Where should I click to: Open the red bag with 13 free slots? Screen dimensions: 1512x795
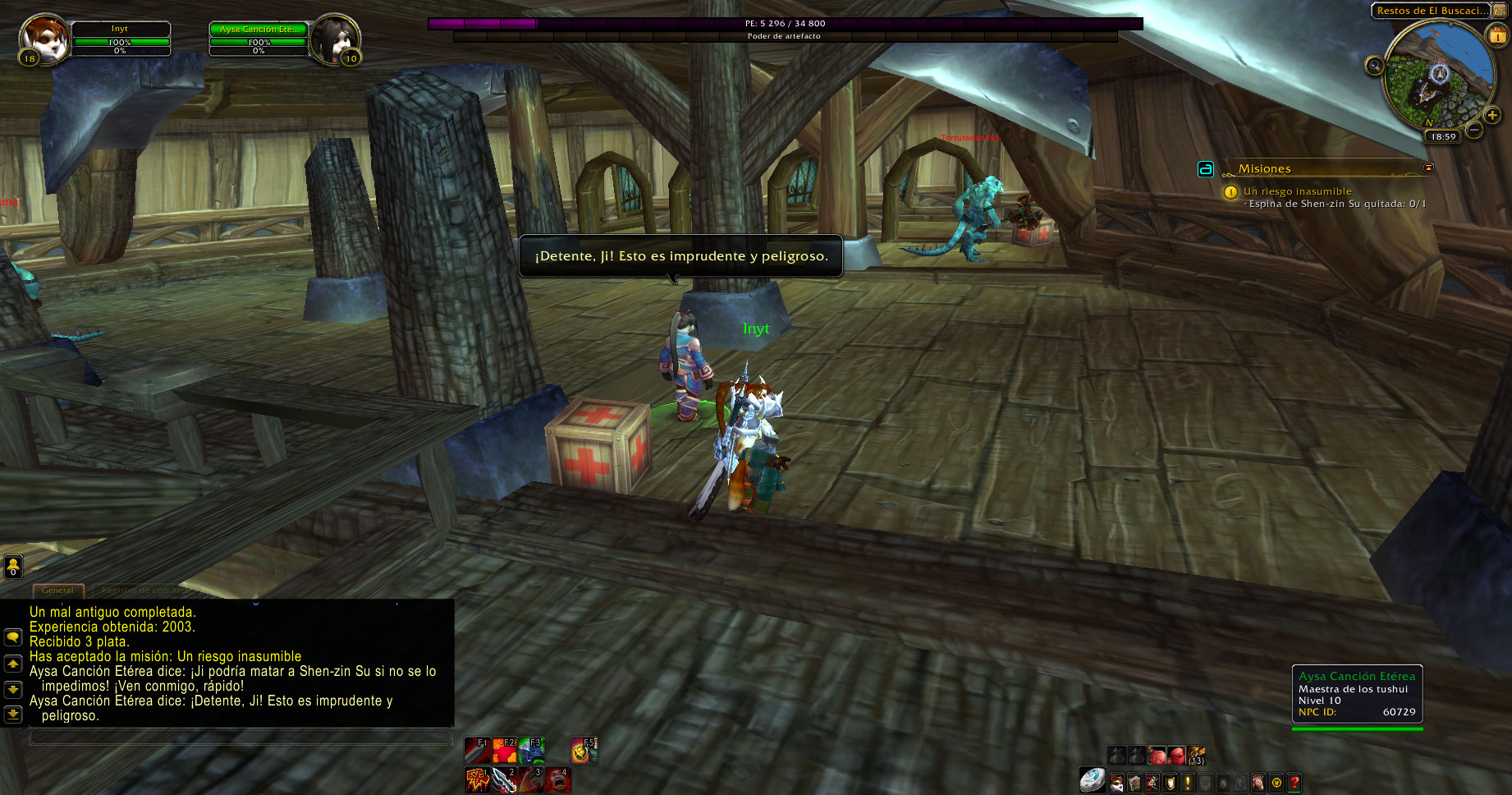click(x=1196, y=756)
